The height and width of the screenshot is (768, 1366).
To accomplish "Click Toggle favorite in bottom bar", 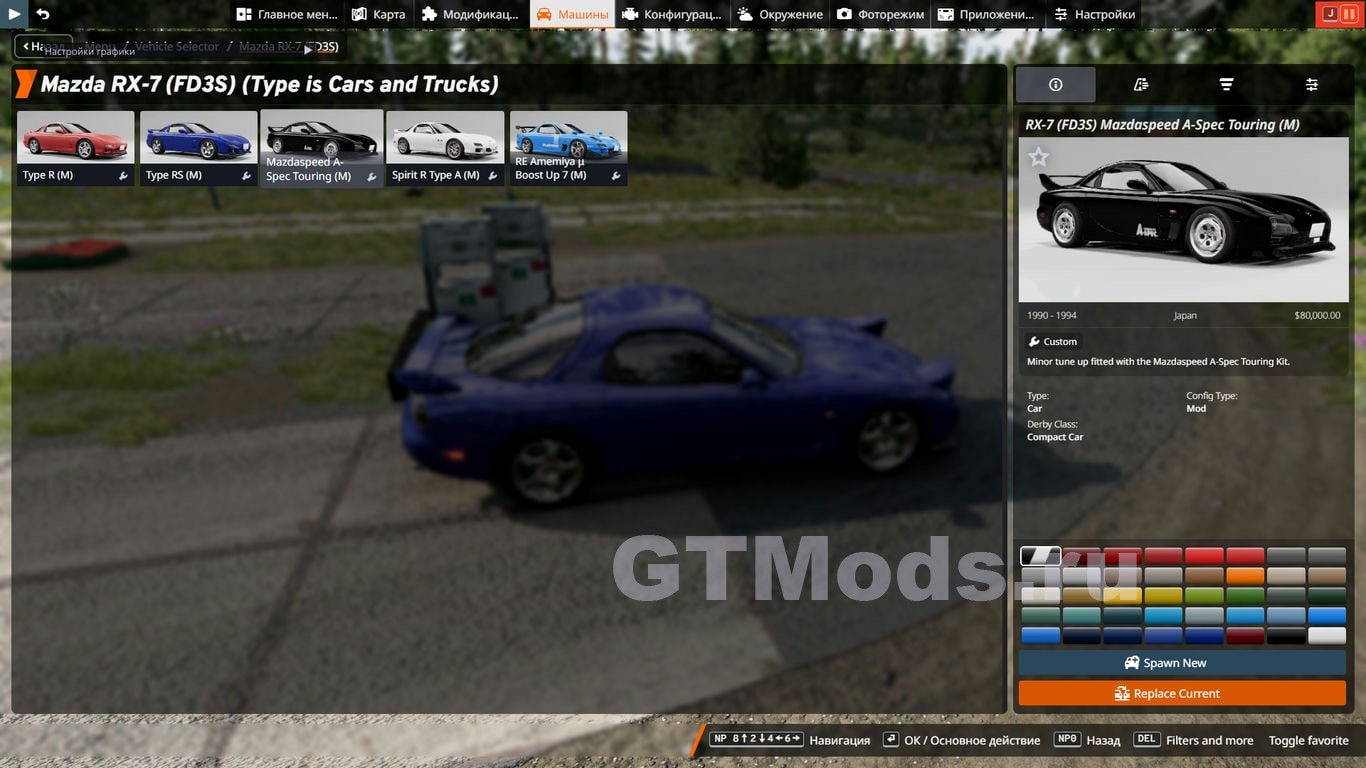I will click(1308, 740).
